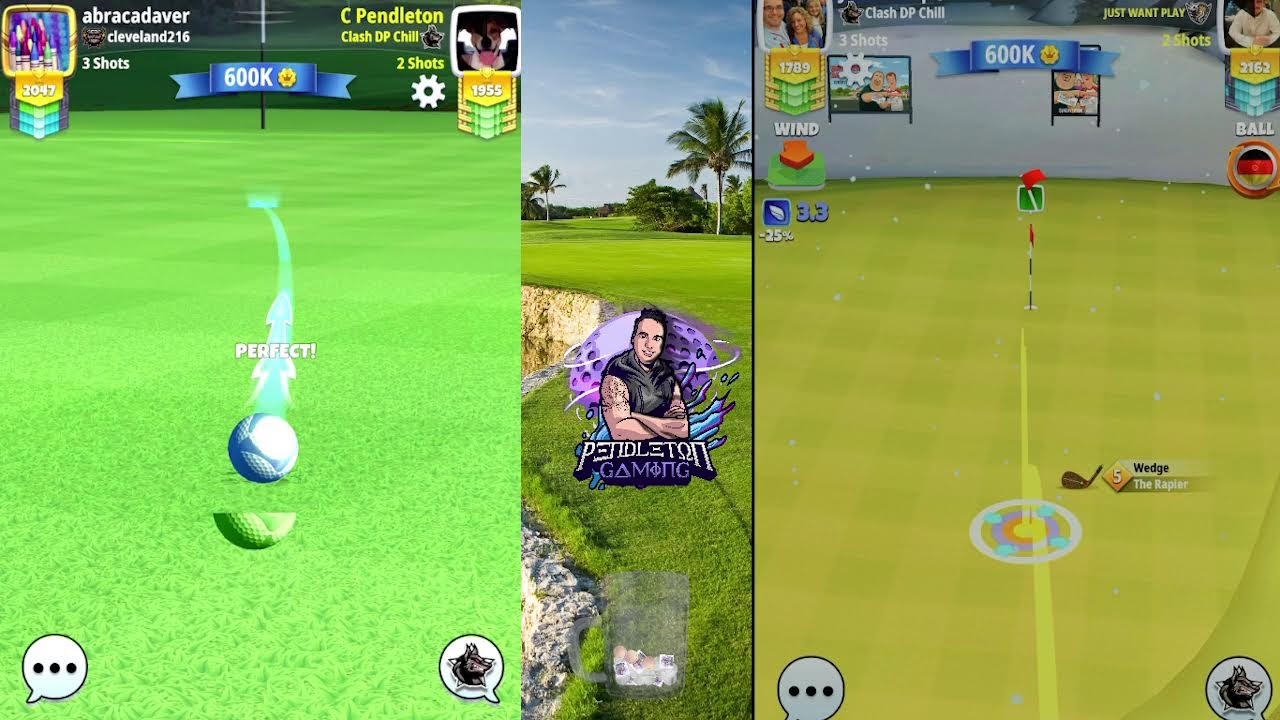1280x720 pixels.
Task: Tap the blue golf ball to take the shot
Action: (x=262, y=446)
